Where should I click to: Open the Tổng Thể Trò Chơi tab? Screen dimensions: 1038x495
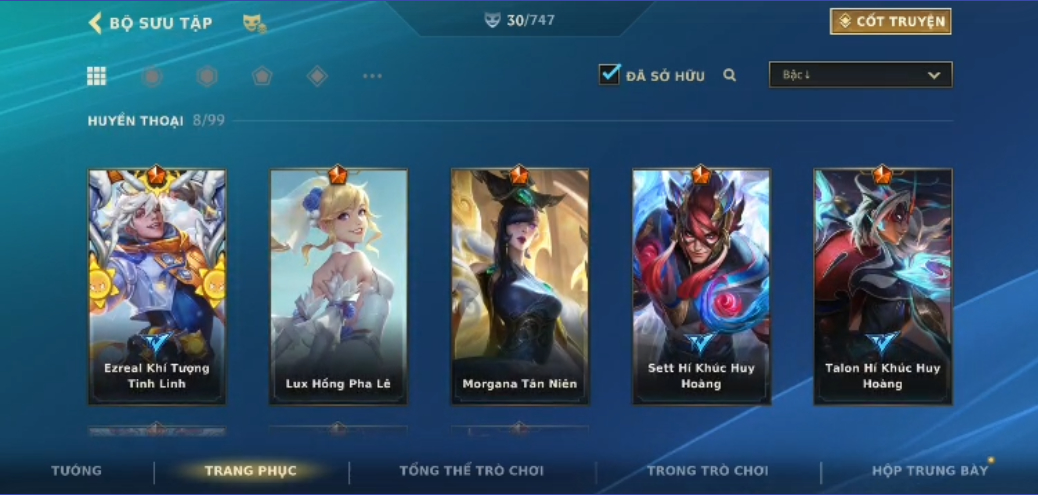[472, 470]
